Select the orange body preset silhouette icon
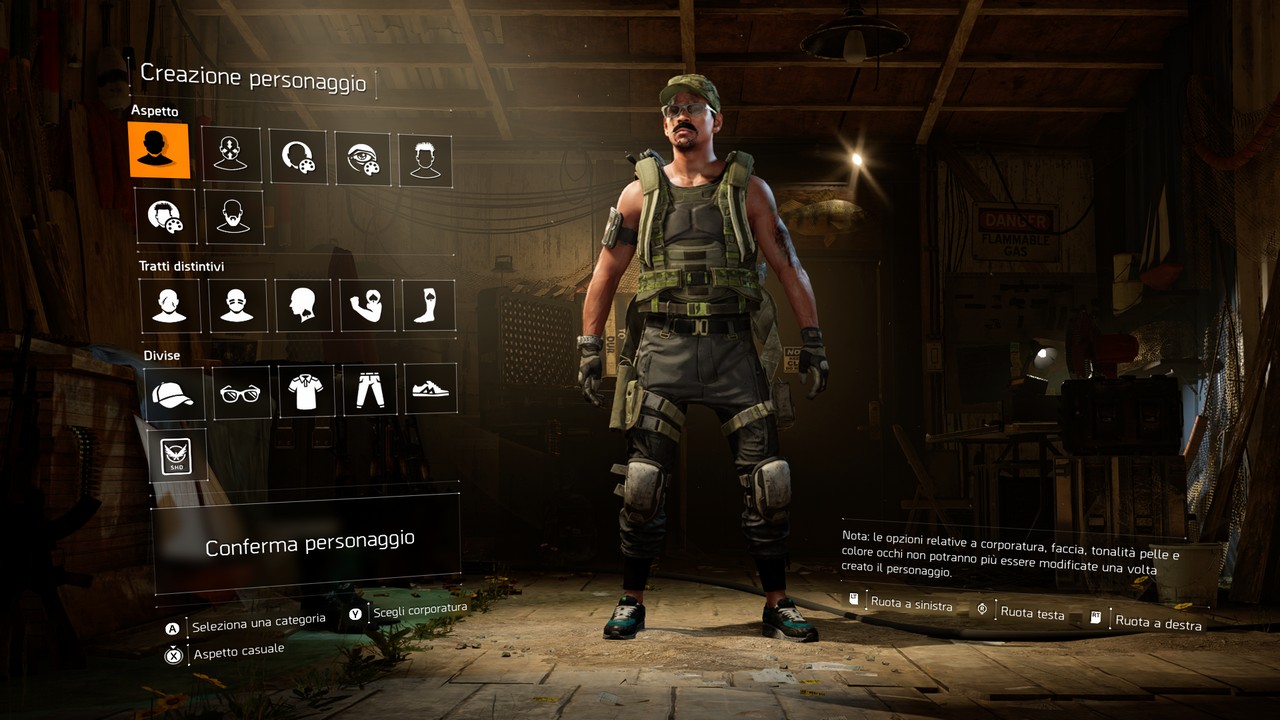1280x720 pixels. [x=158, y=150]
